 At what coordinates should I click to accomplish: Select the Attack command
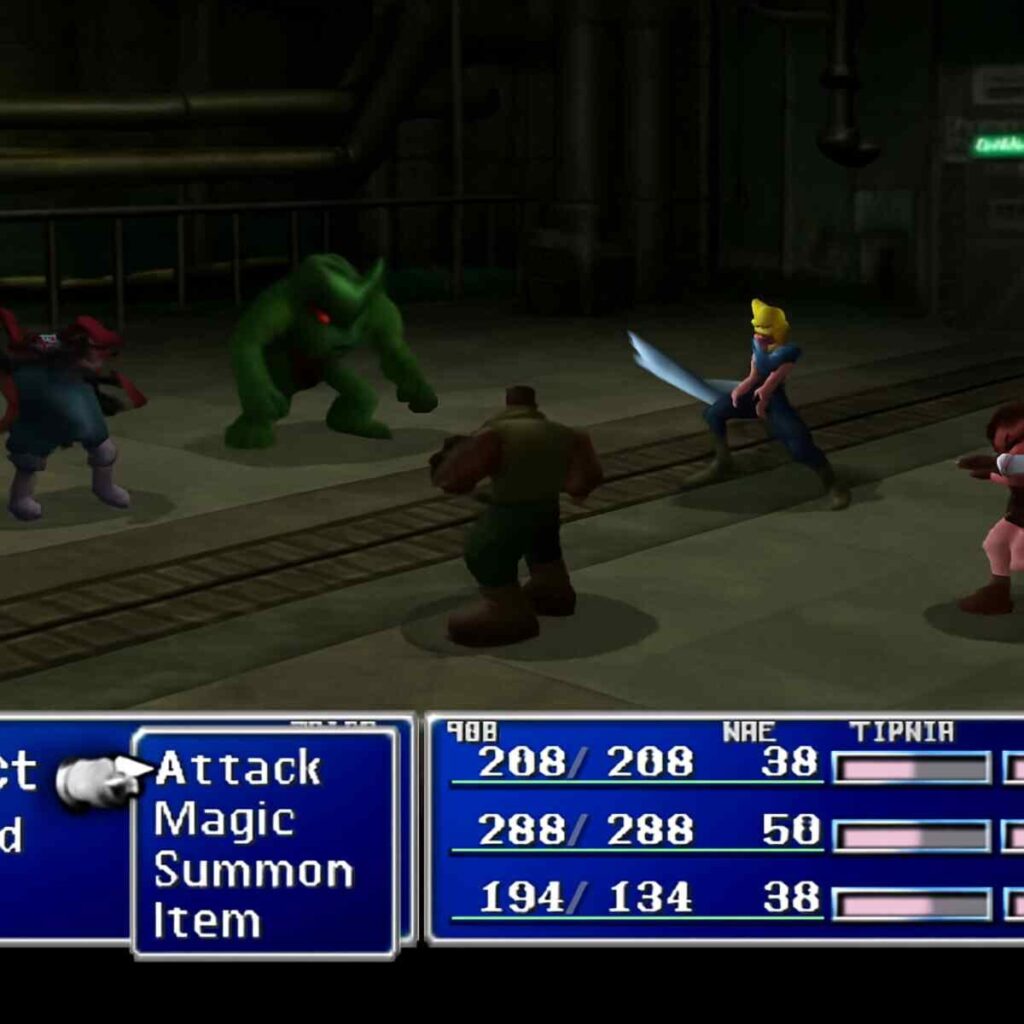click(x=238, y=769)
